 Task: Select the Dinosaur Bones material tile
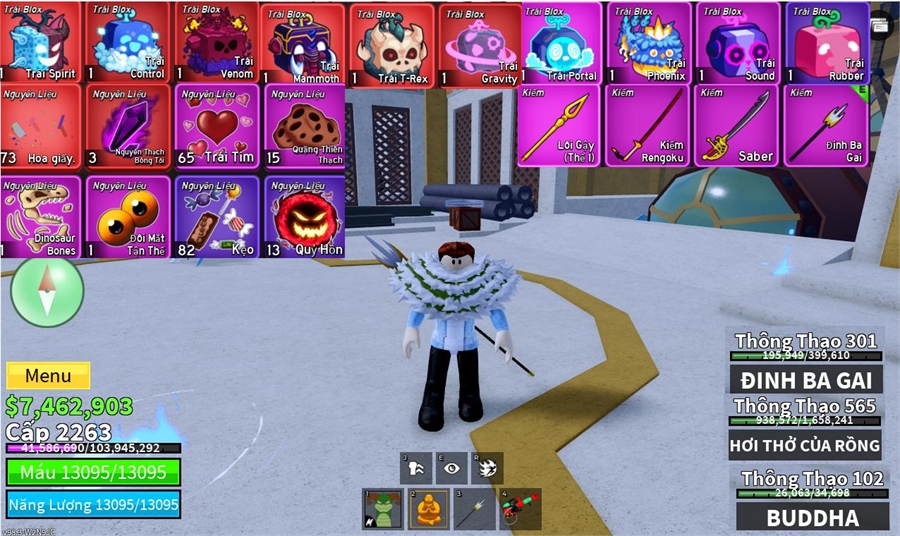[x=41, y=217]
